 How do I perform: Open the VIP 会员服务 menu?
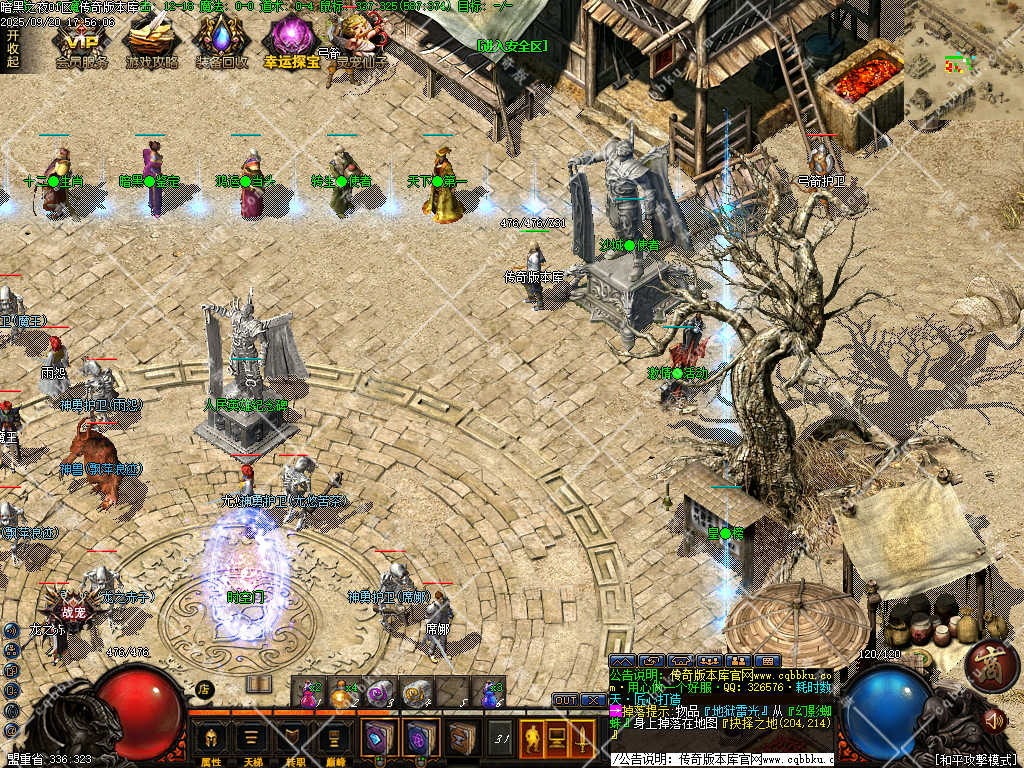82,42
